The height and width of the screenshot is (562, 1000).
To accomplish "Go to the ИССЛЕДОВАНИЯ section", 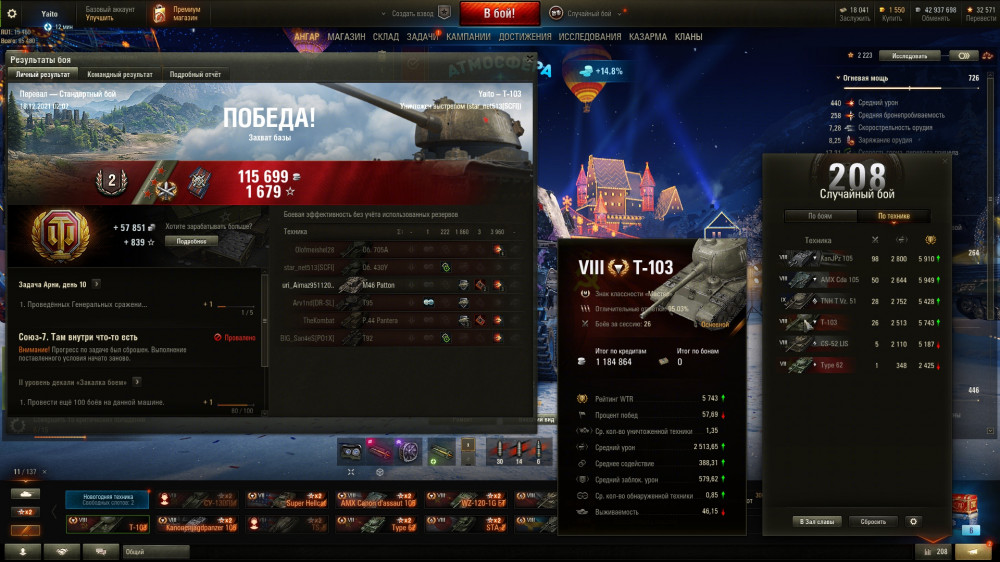I will 590,37.
